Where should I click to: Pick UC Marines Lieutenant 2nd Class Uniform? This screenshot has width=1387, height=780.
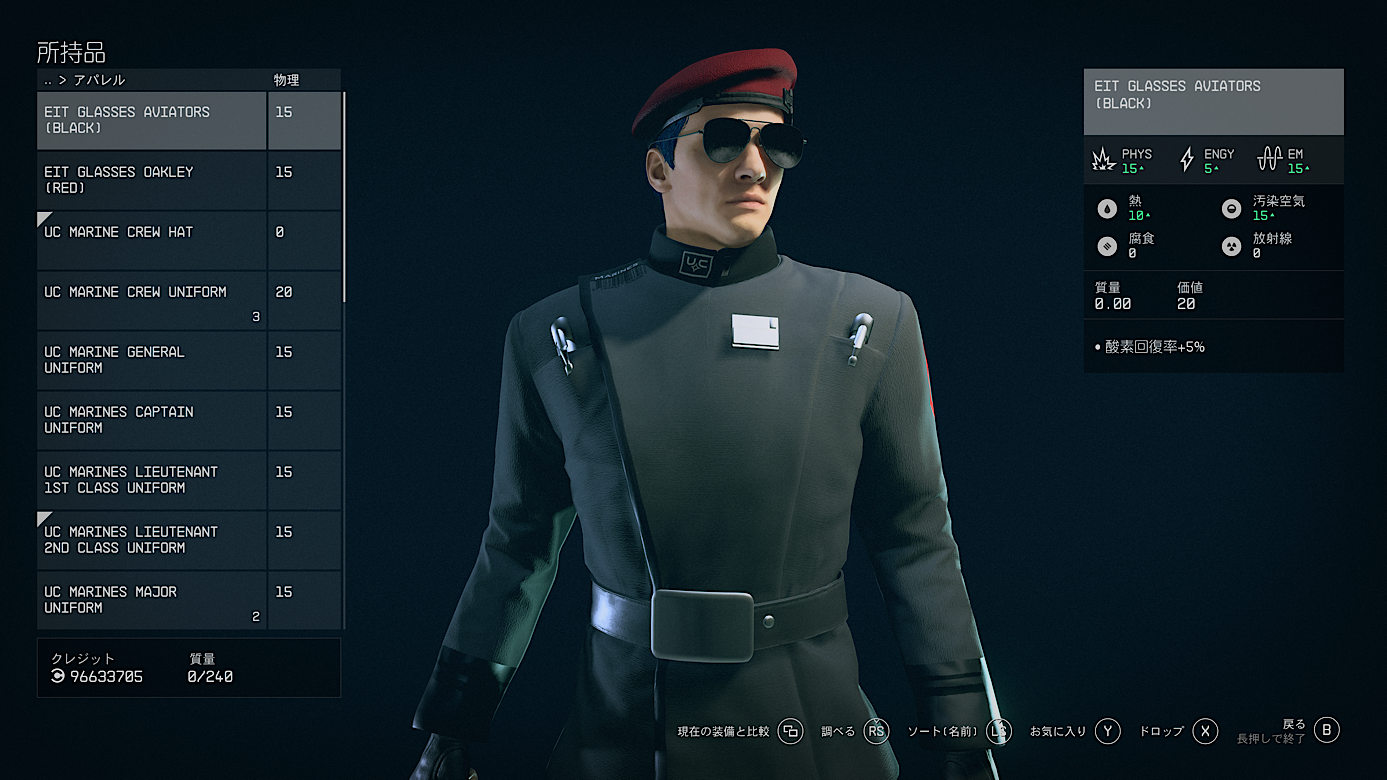coord(152,540)
